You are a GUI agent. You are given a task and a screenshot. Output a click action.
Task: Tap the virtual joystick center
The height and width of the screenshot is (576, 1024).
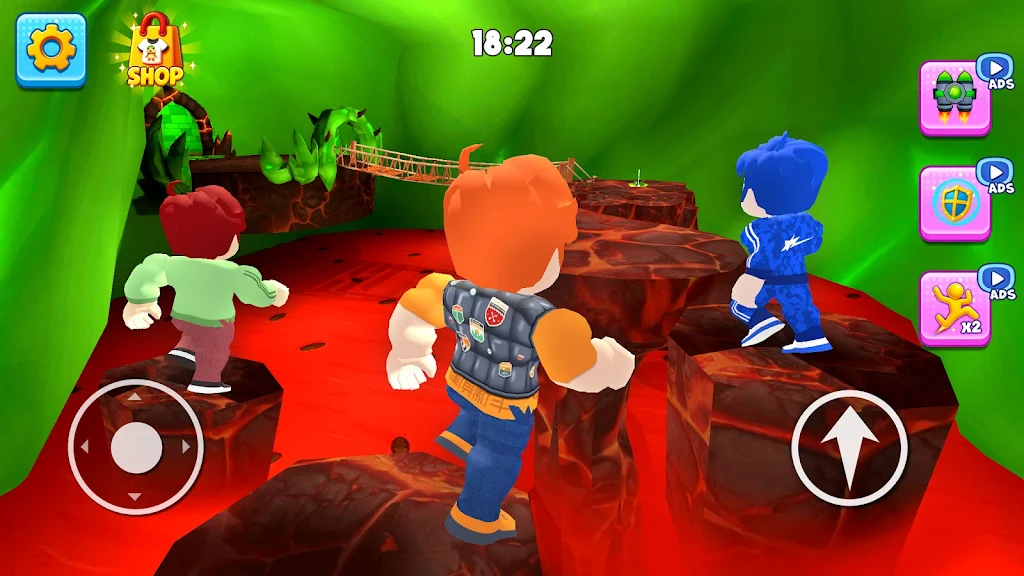click(x=136, y=447)
